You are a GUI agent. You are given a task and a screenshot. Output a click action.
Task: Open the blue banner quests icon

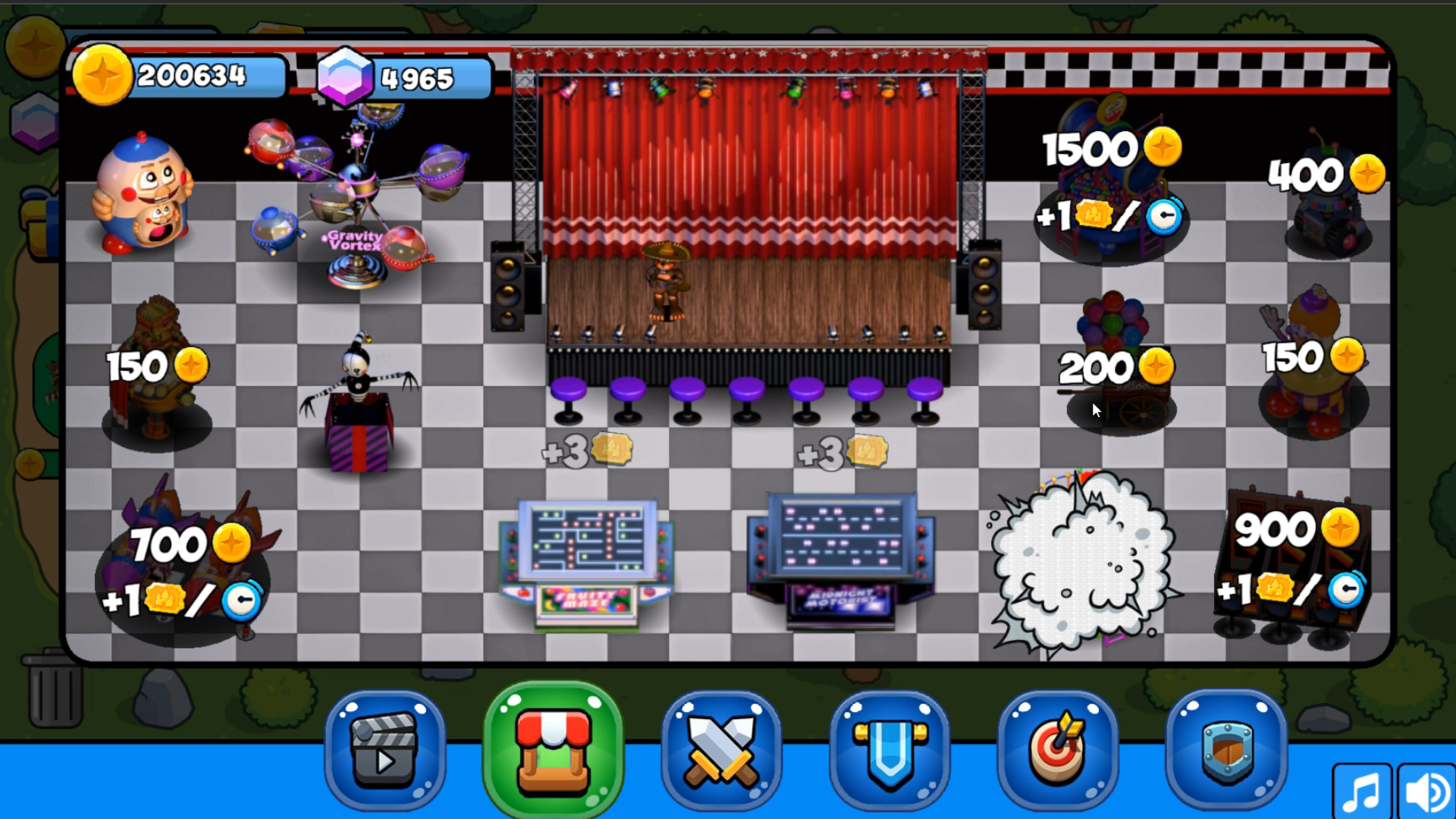pos(890,749)
